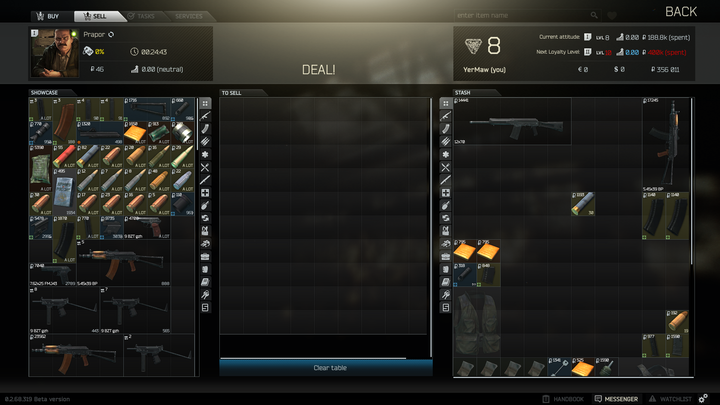Select the vertical AK rifle in the stash
This screenshot has height=405, width=720.
pyautogui.click(x=666, y=143)
